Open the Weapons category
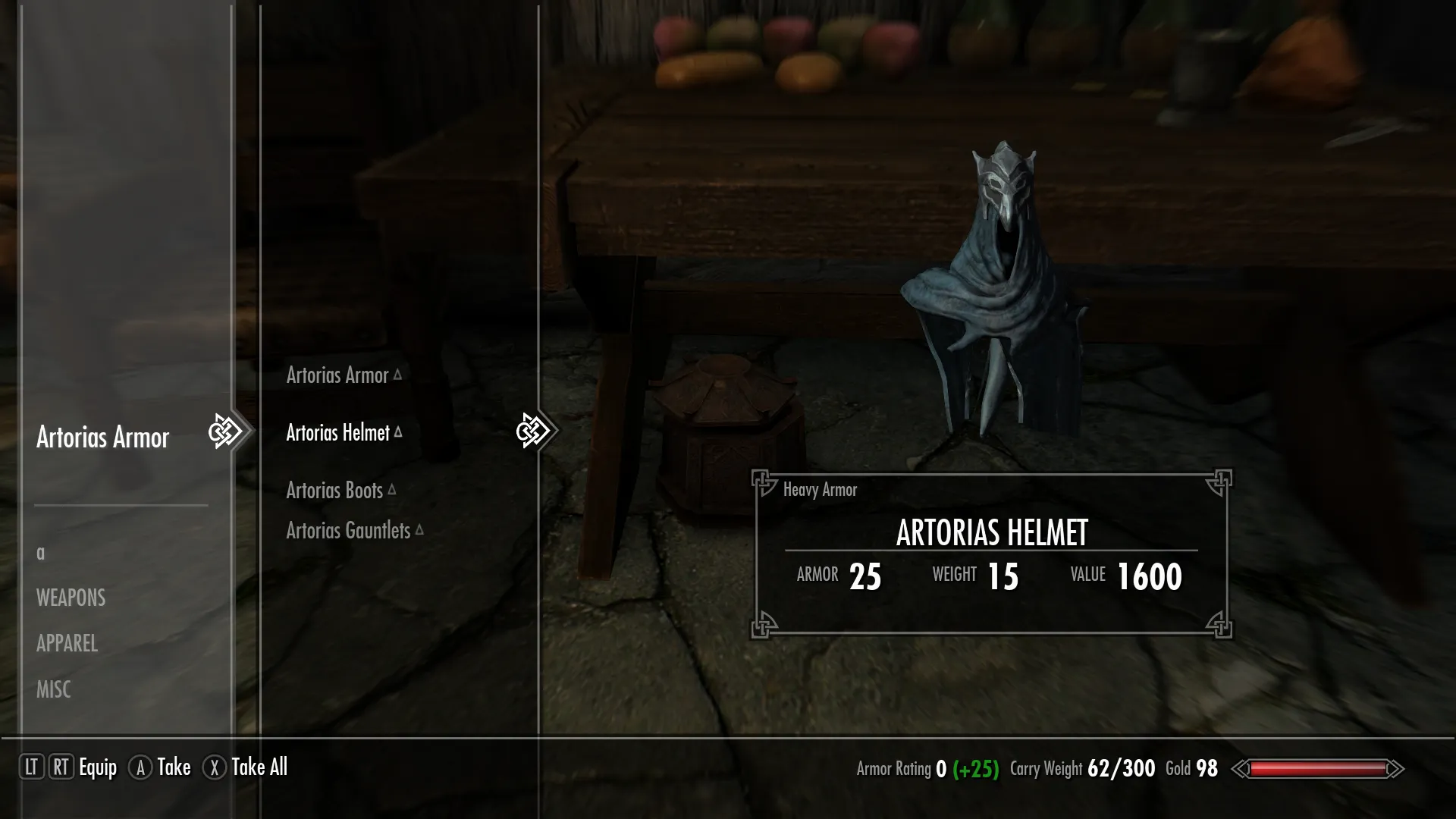The image size is (1456, 819). 71,598
